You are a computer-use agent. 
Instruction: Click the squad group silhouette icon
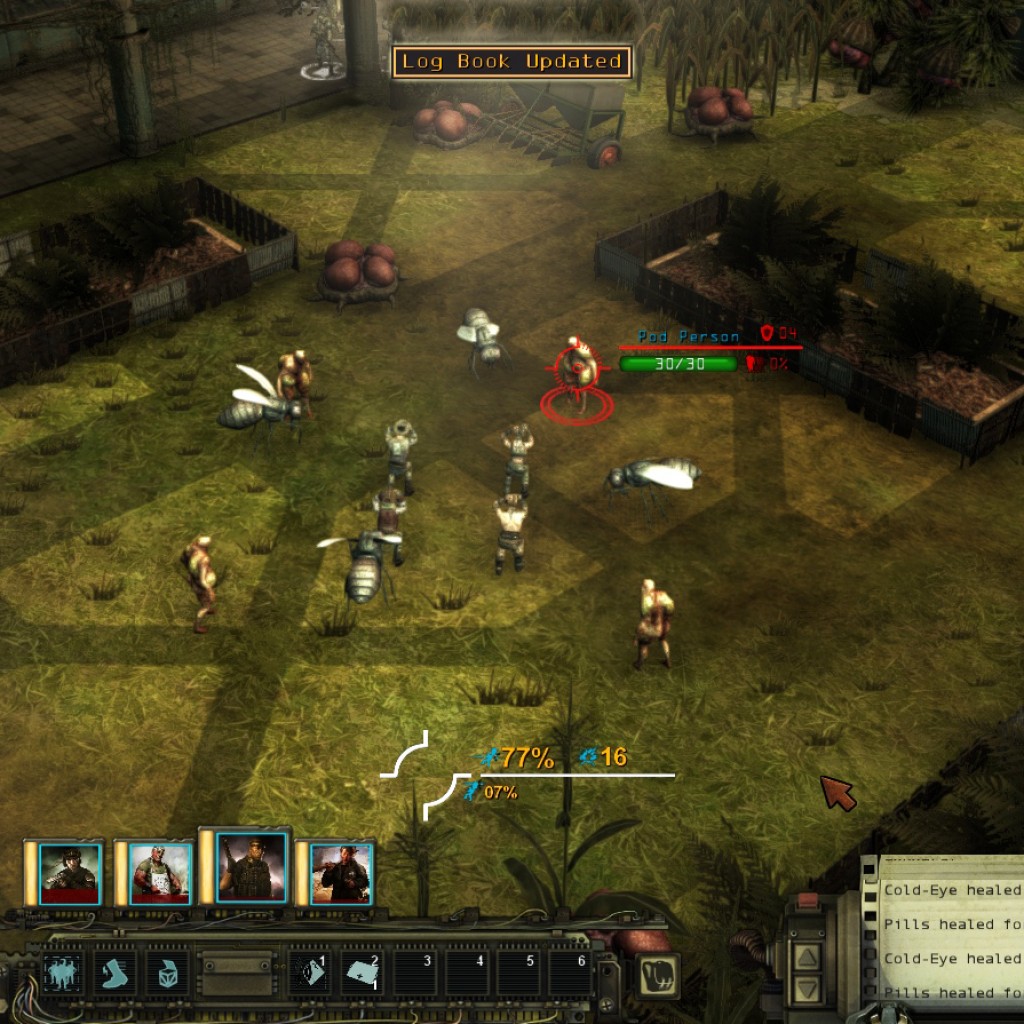click(x=61, y=972)
